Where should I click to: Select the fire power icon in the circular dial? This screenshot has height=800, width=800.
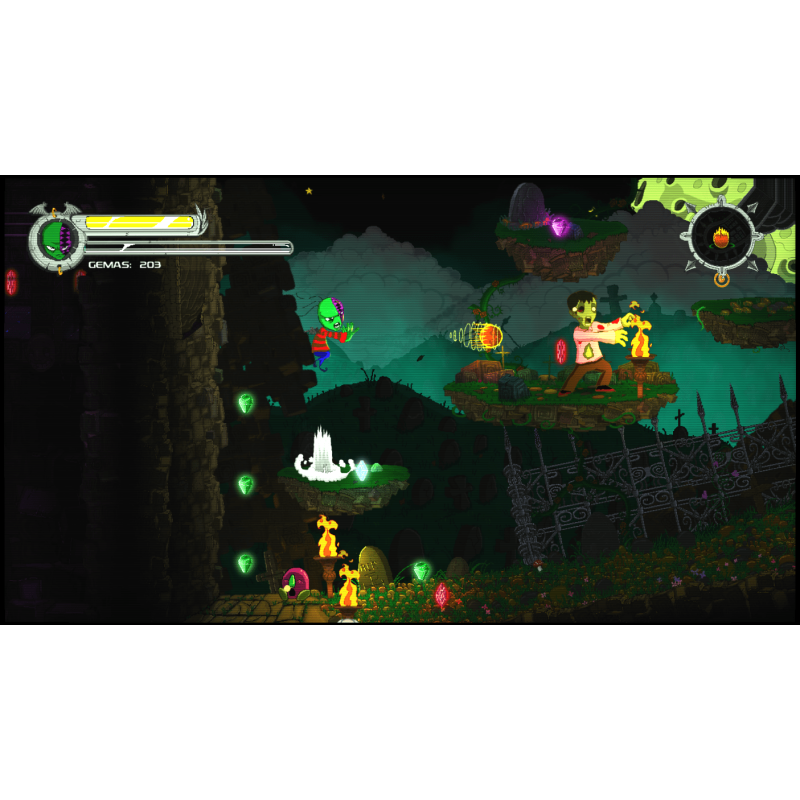click(719, 237)
